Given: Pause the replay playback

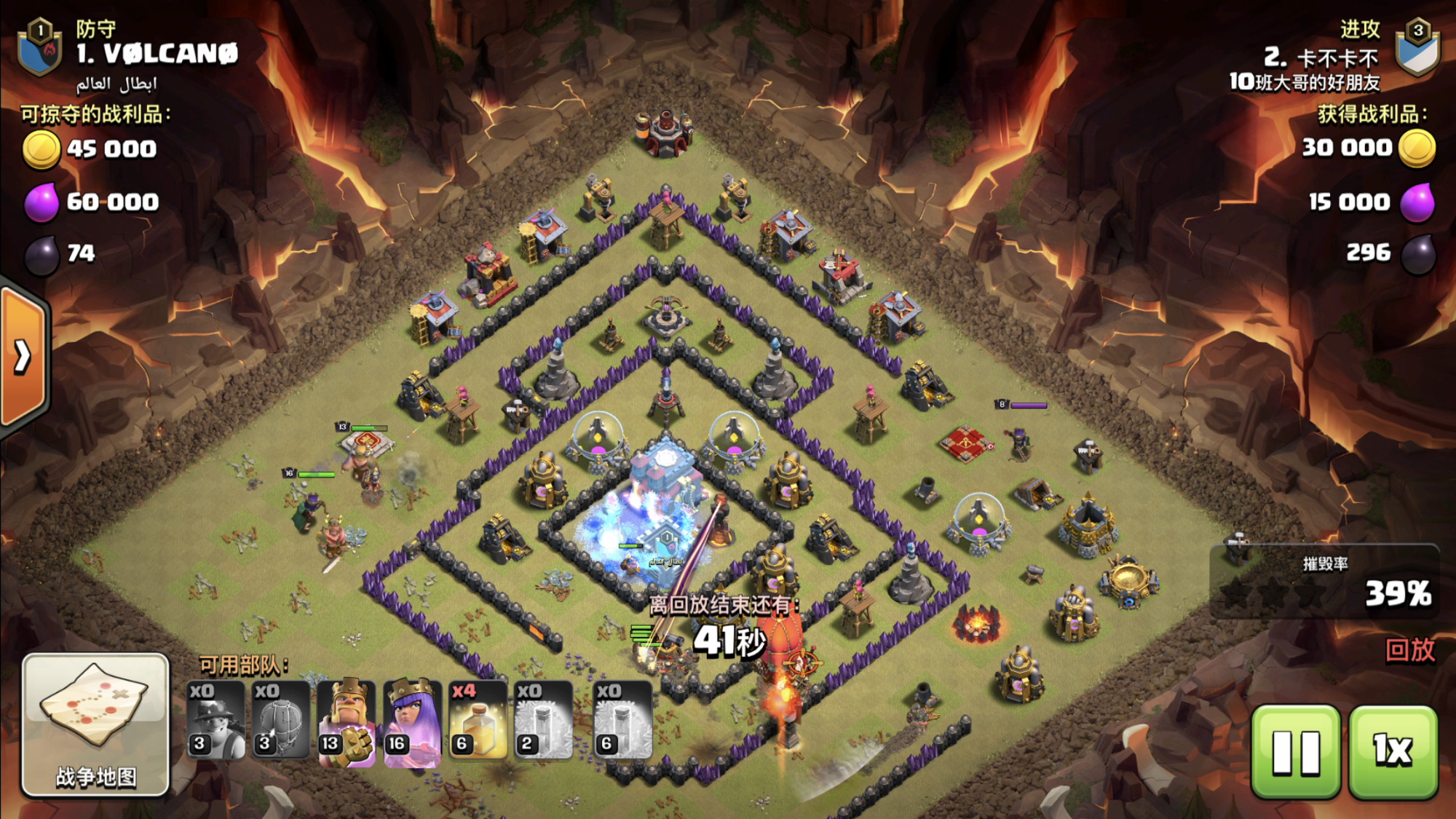Looking at the screenshot, I should (x=1296, y=751).
